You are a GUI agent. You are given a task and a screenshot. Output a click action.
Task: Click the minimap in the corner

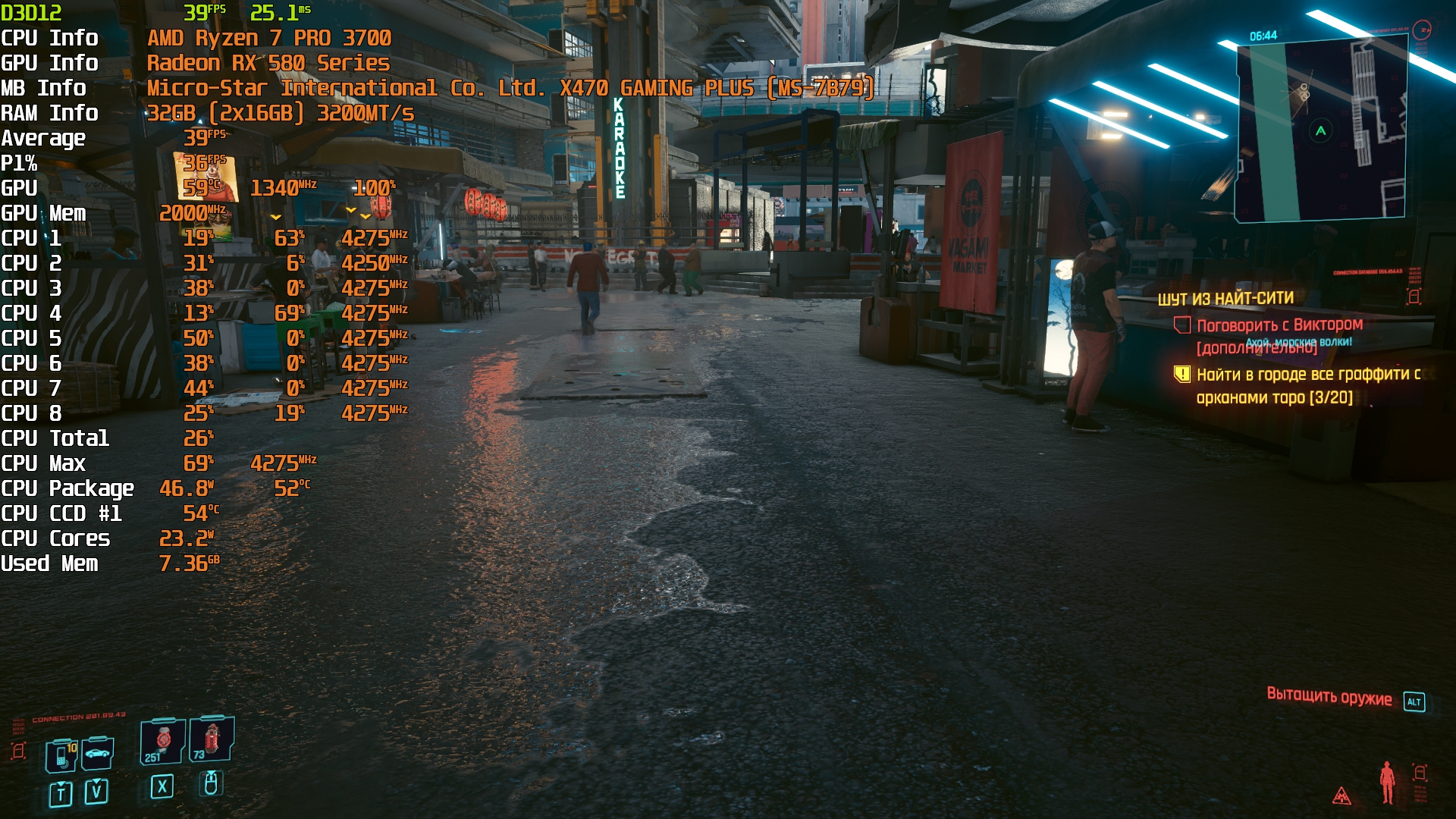[1321, 130]
